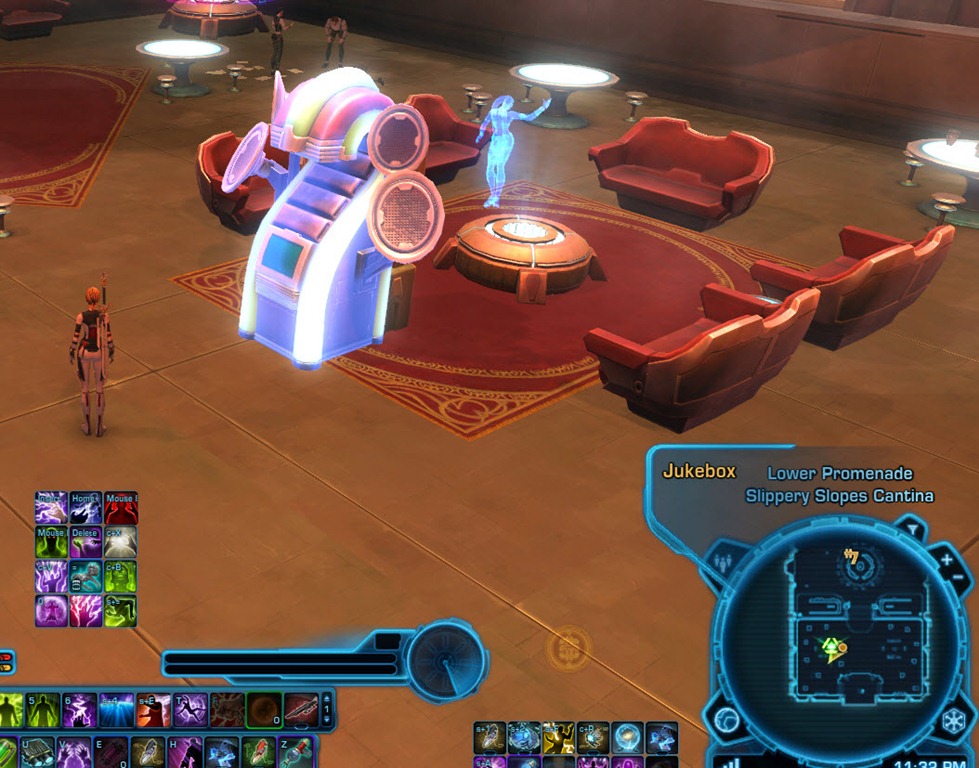Click the quickbar page up arrow
Screen dimensions: 979x768
coord(326,698)
